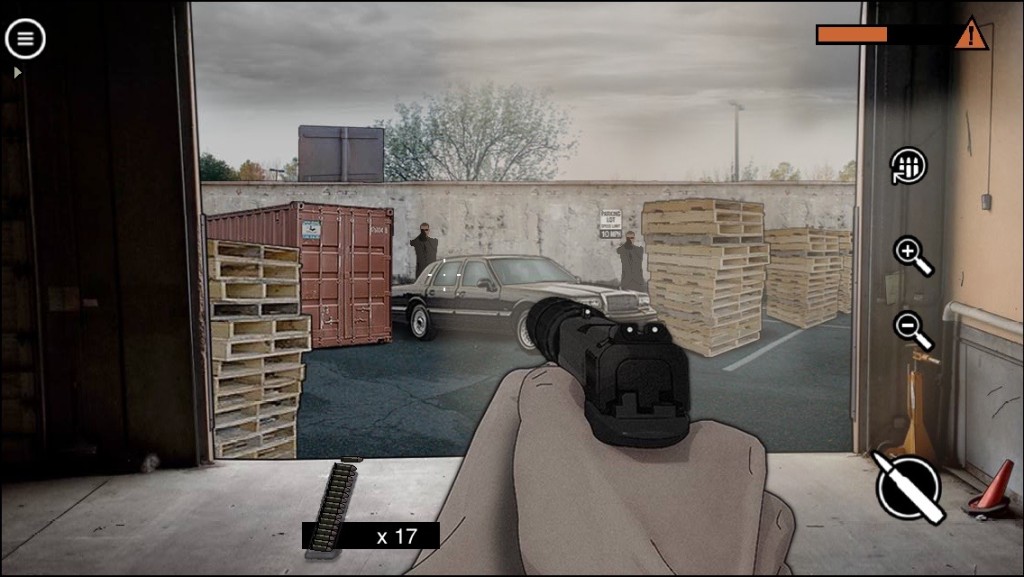Click the zoom-in magnifier button

click(912, 255)
